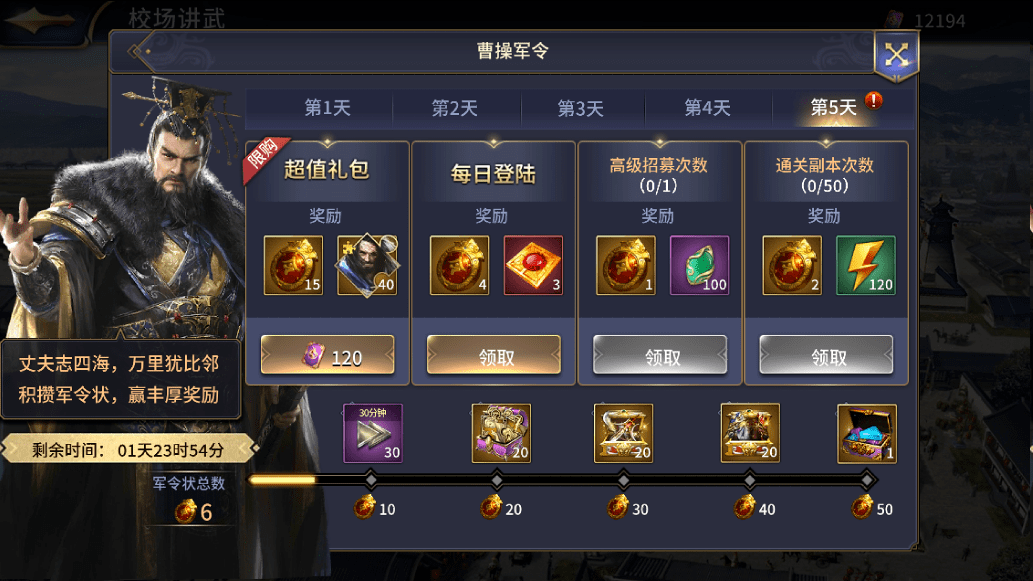Image resolution: width=1033 pixels, height=581 pixels.
Task: Open the 50-token purple treasure chest
Action: click(867, 433)
